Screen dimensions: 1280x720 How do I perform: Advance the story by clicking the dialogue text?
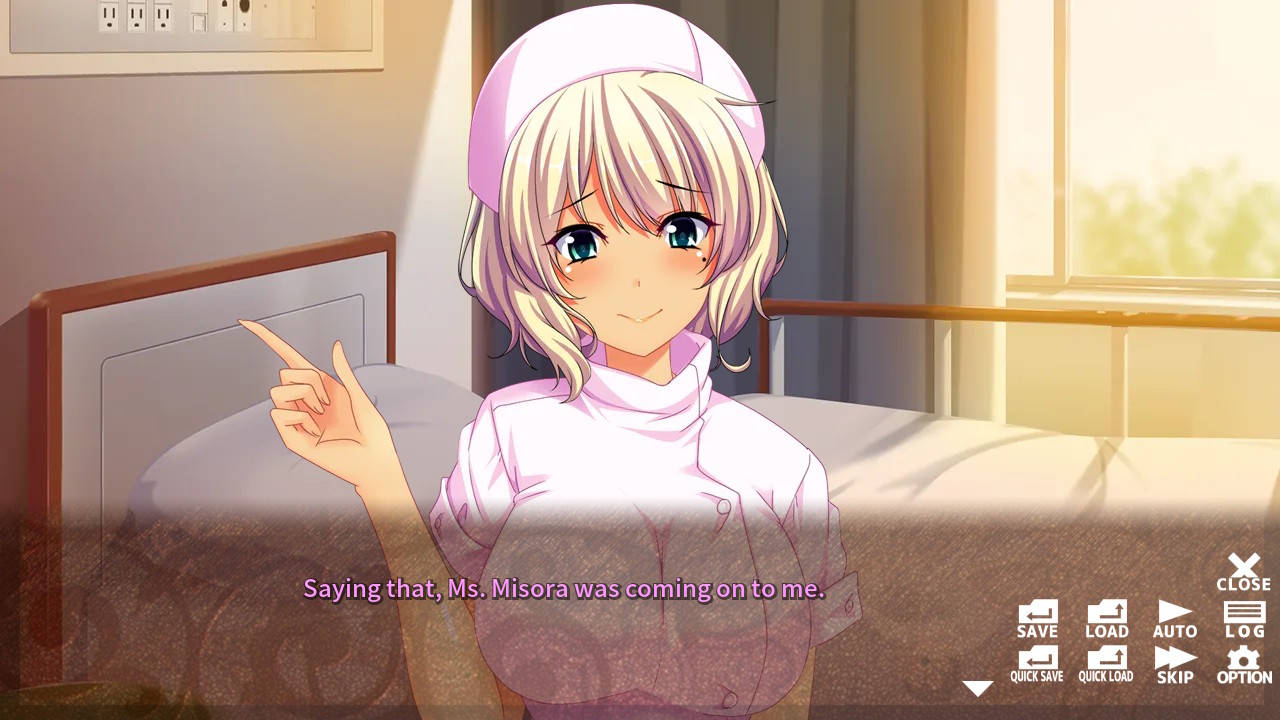pos(564,590)
